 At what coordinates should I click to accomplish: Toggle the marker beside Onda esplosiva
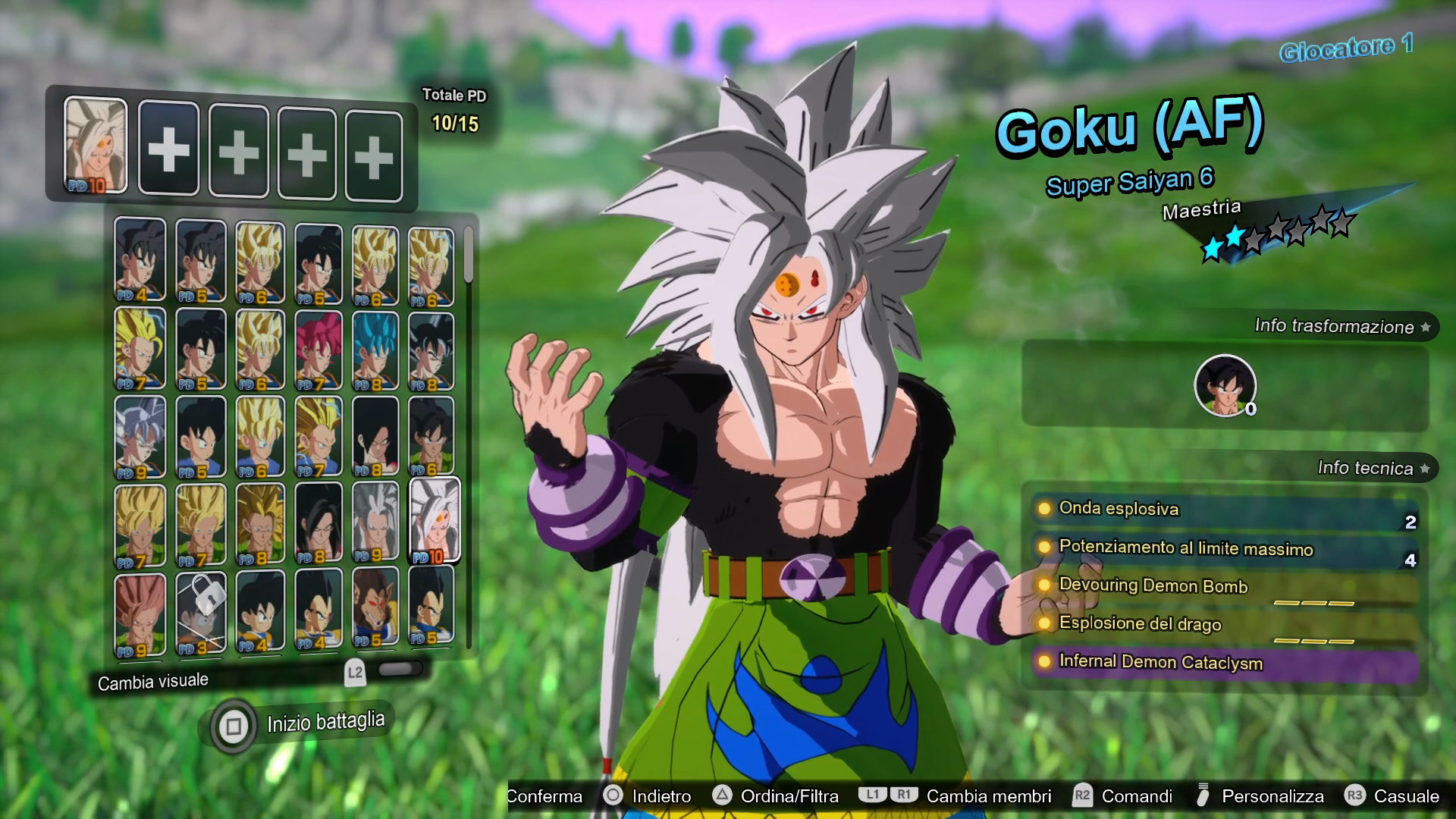[1046, 509]
